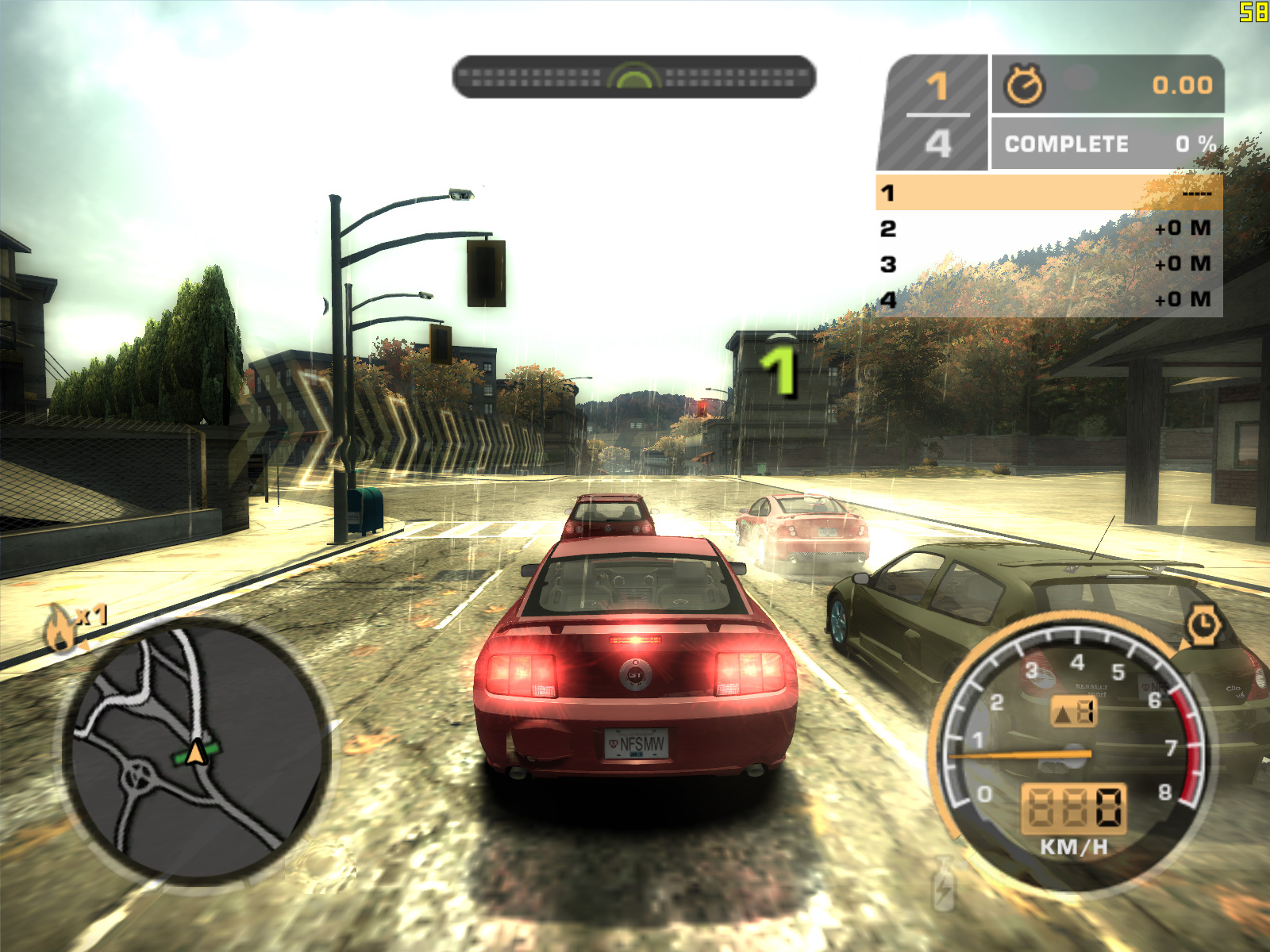Click the player arrow marker on the minimap

click(196, 751)
